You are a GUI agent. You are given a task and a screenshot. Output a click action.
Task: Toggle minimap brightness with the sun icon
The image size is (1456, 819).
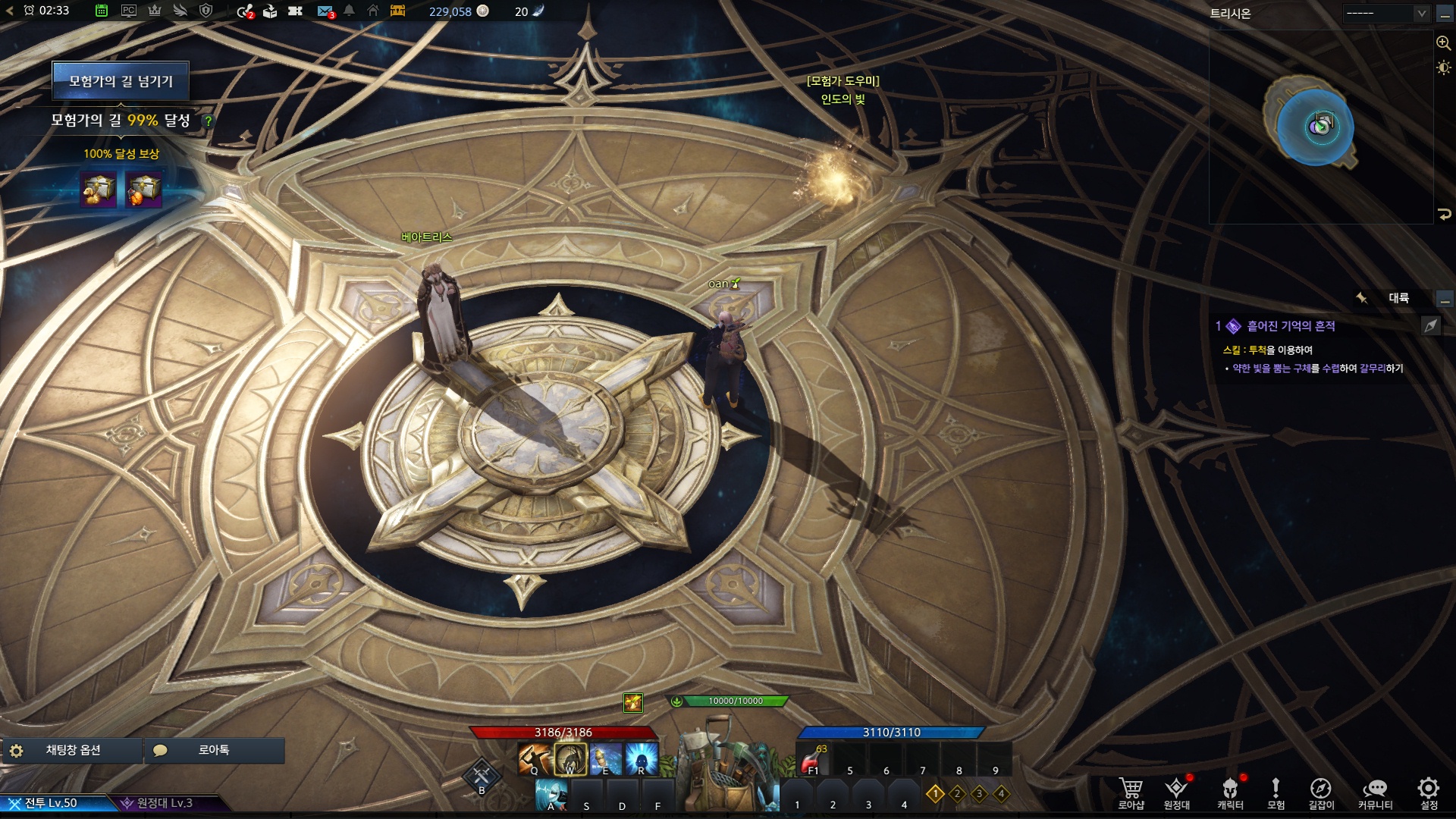[1444, 68]
